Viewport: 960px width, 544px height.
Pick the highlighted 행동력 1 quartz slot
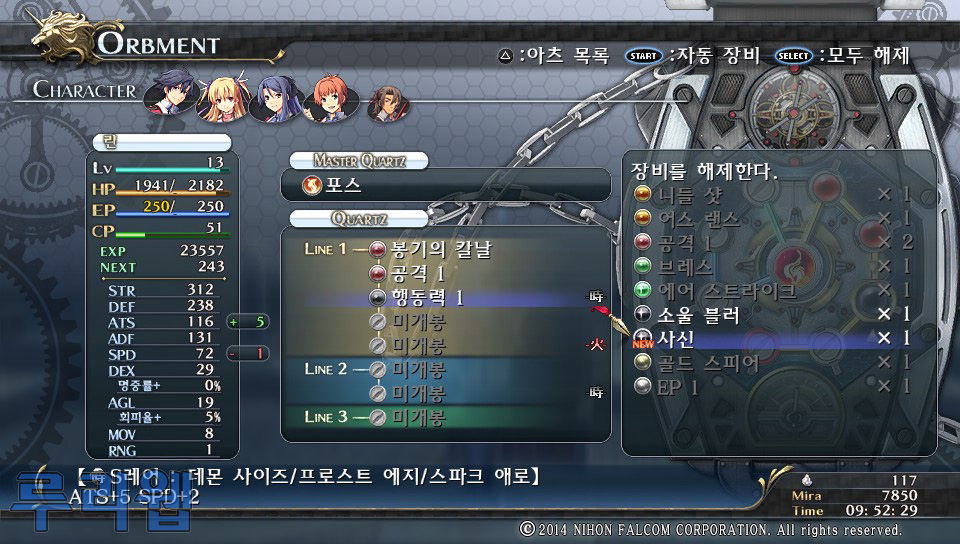[430, 297]
